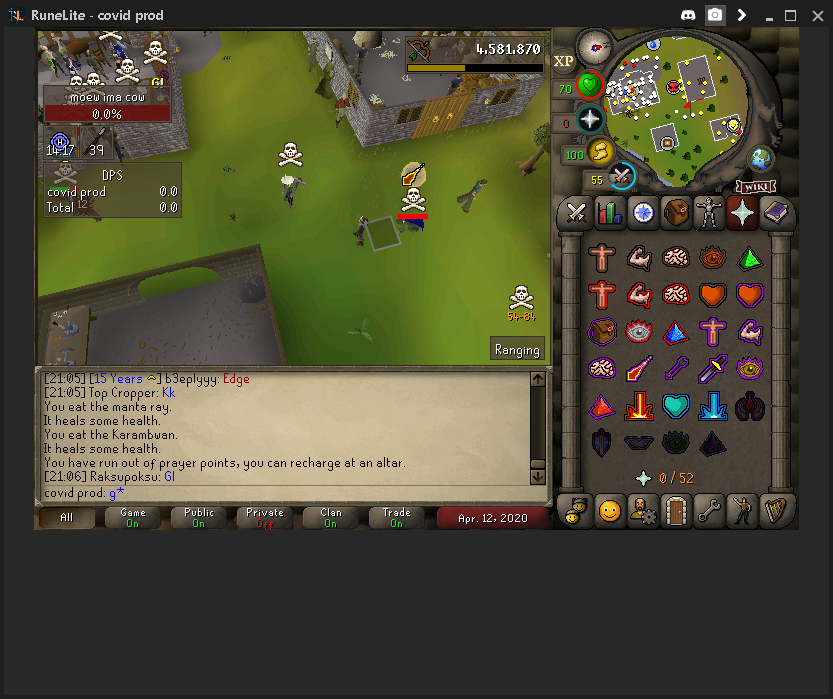Screen dimensions: 833x699
Task: Turn on the Smite prayer
Action: (x=713, y=406)
